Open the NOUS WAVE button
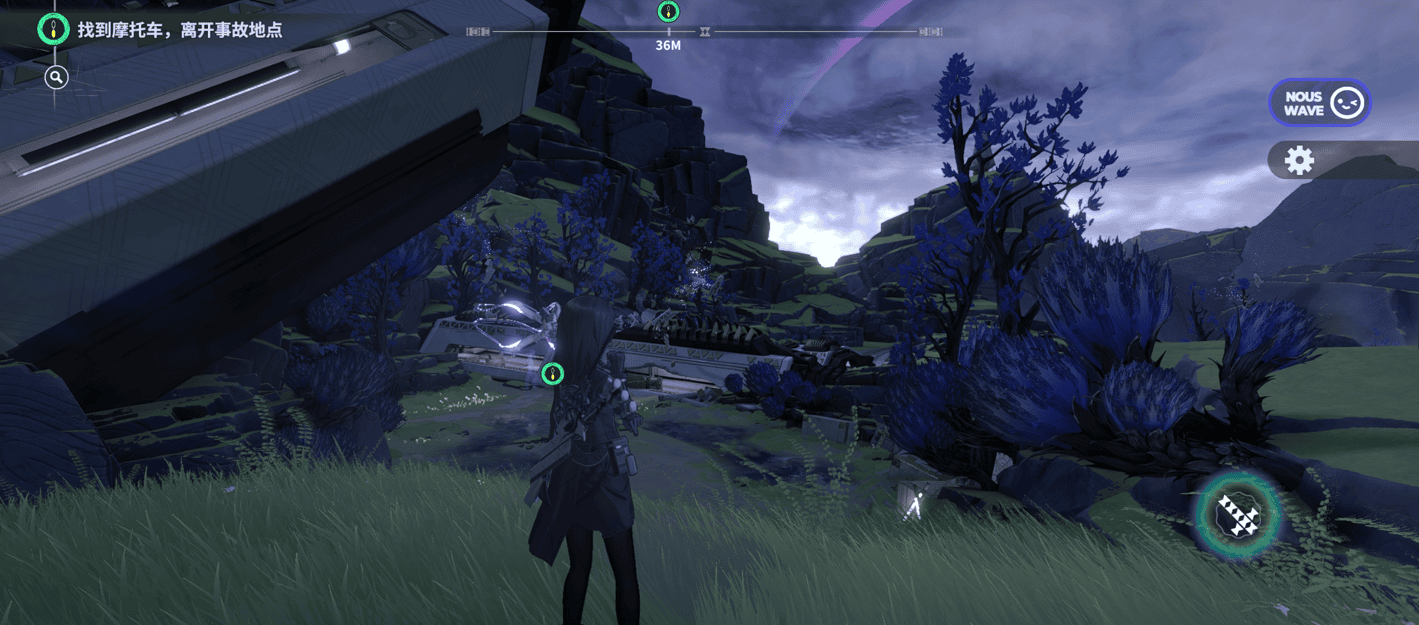The height and width of the screenshot is (625, 1419). click(1319, 103)
